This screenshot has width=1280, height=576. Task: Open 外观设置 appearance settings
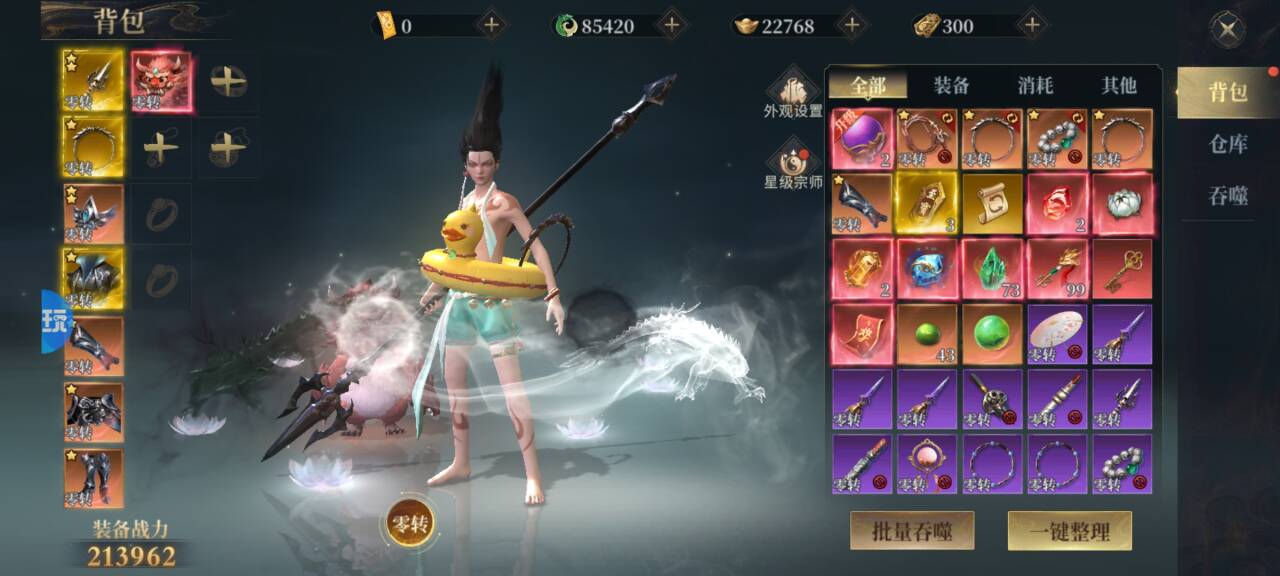(x=793, y=93)
